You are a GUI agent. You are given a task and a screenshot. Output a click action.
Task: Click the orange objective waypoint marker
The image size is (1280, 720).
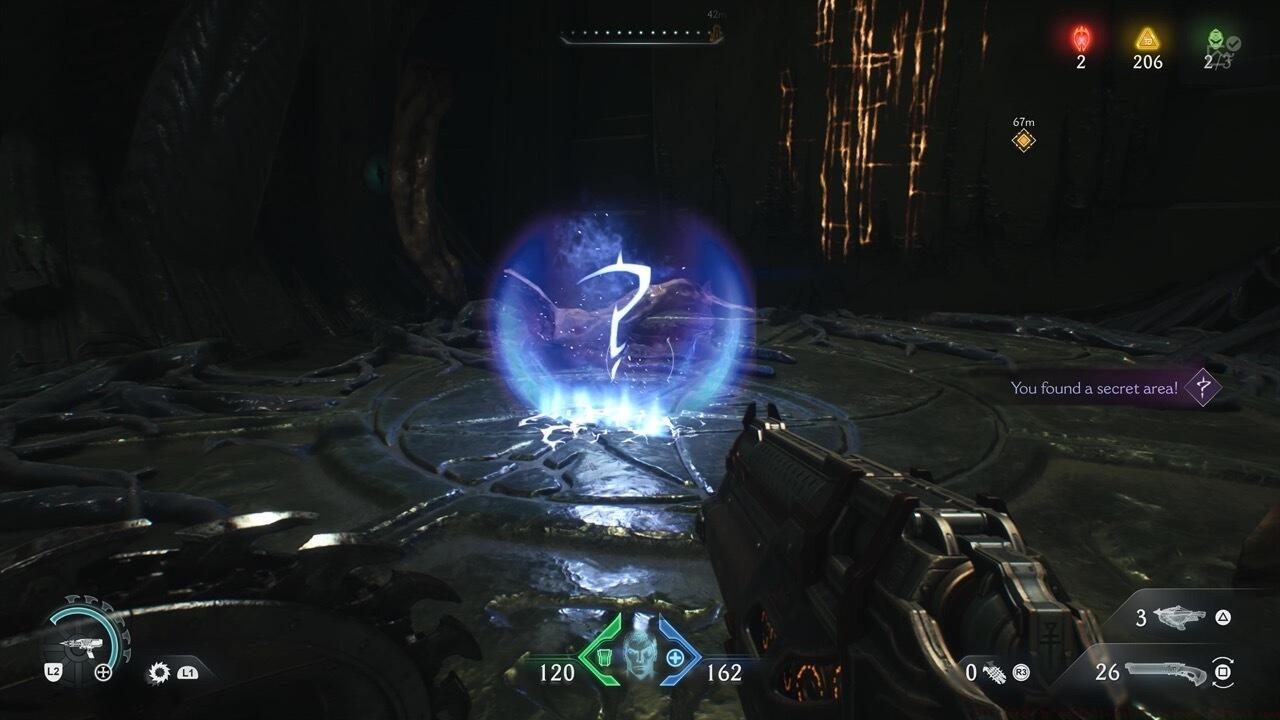tap(1023, 141)
